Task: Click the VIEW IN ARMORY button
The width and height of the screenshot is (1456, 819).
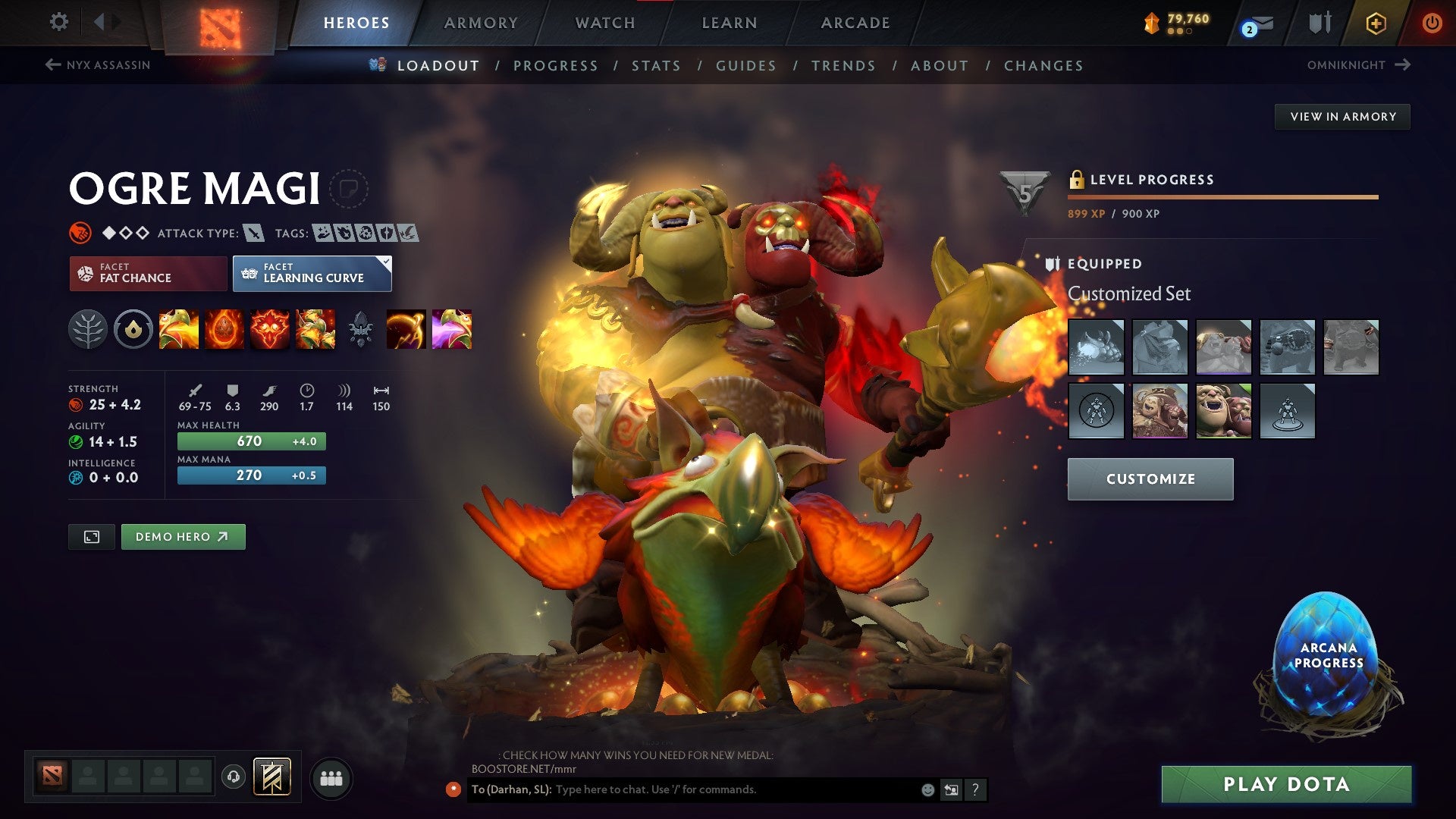Action: pyautogui.click(x=1342, y=116)
